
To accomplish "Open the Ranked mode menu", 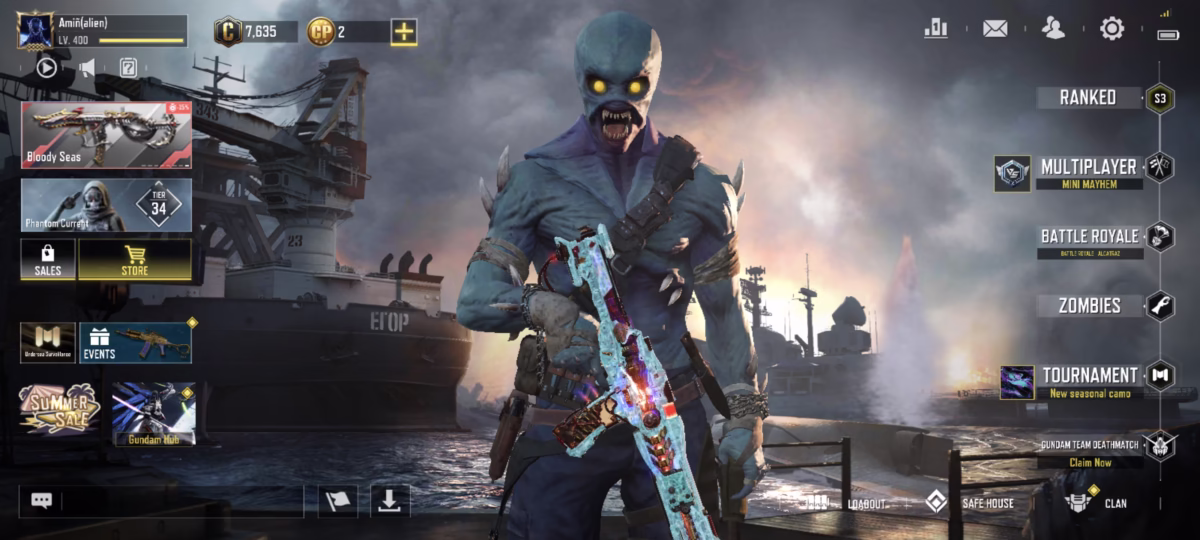I will 1089,97.
